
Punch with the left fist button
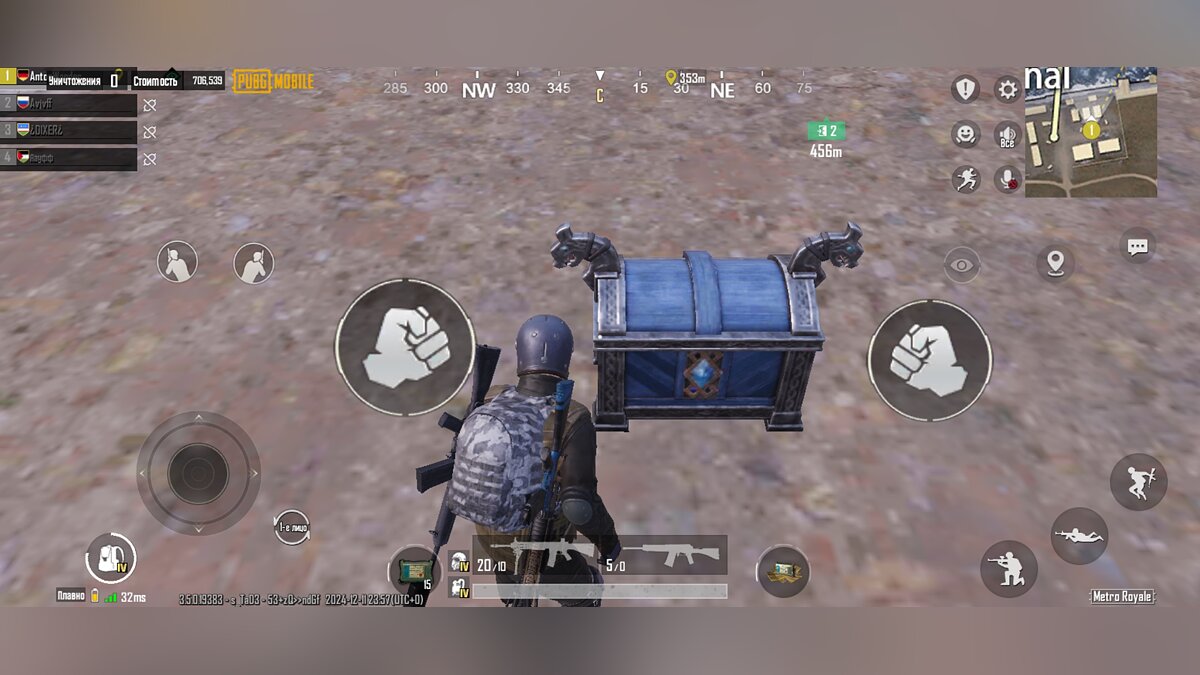tap(404, 347)
